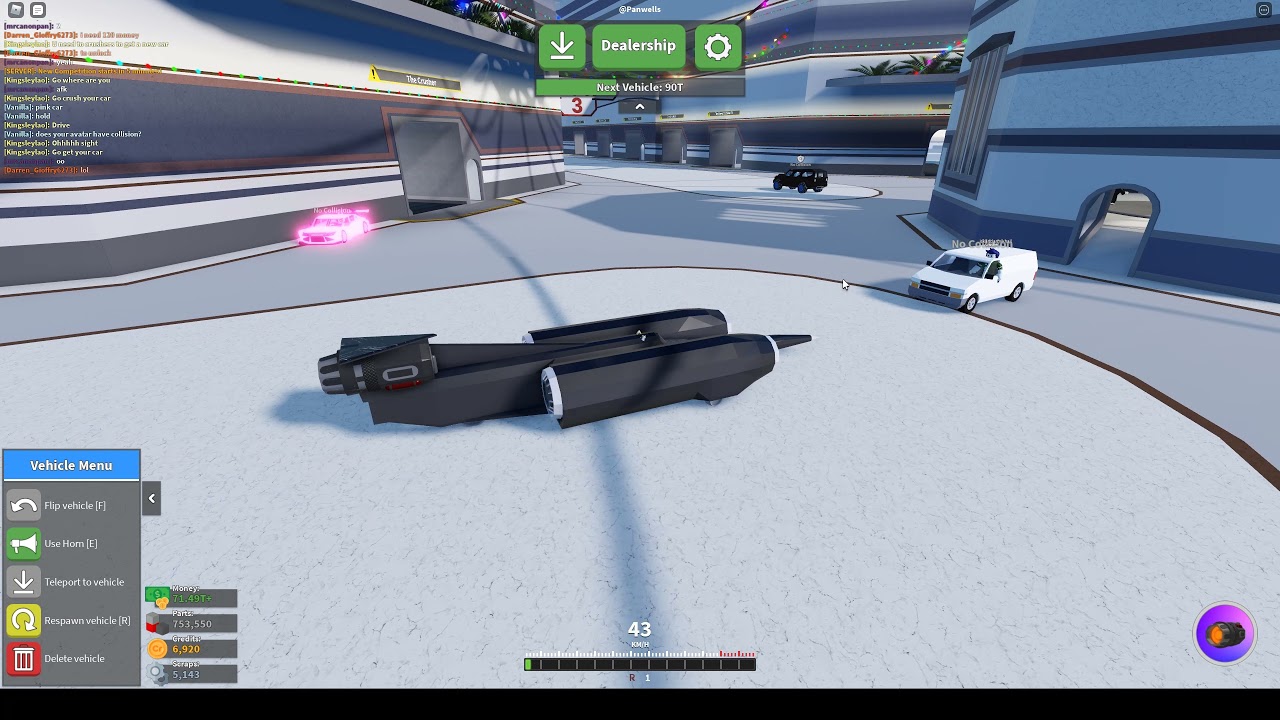This screenshot has width=1280, height=720.
Task: Toggle the Roblox chat window
Action: [x=38, y=10]
